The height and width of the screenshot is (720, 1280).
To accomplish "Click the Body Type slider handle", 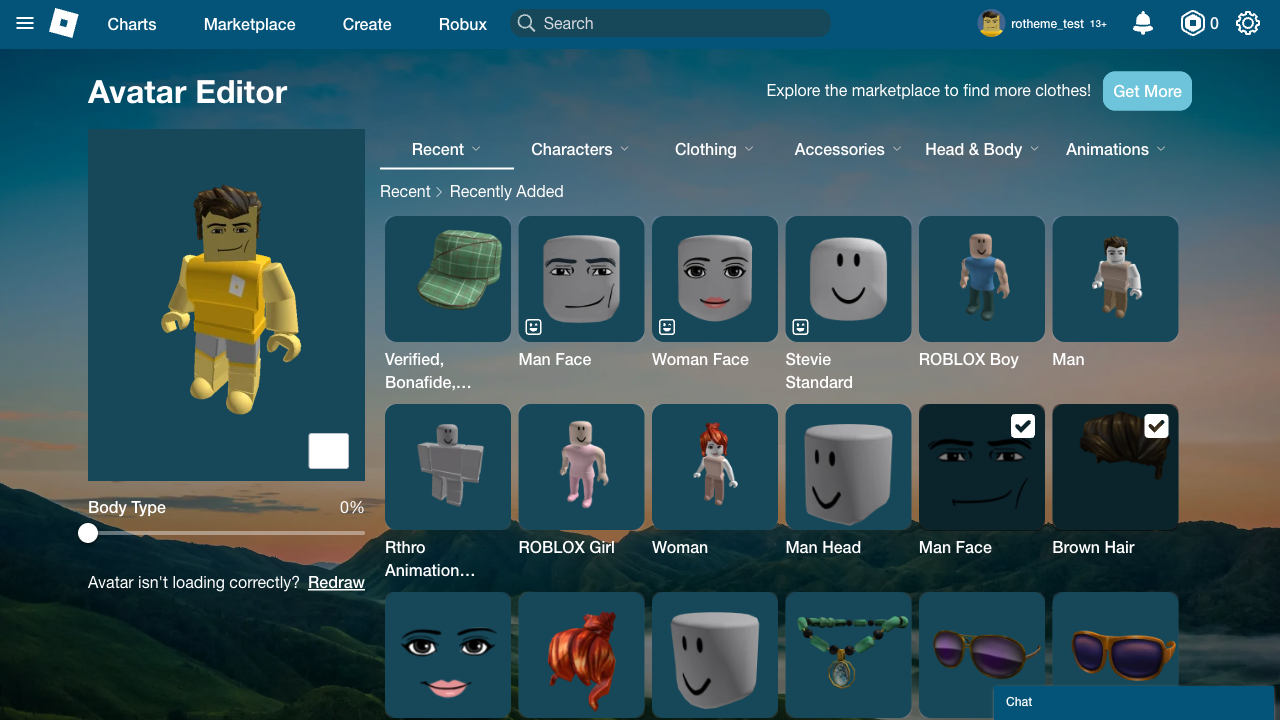I will pos(87,533).
